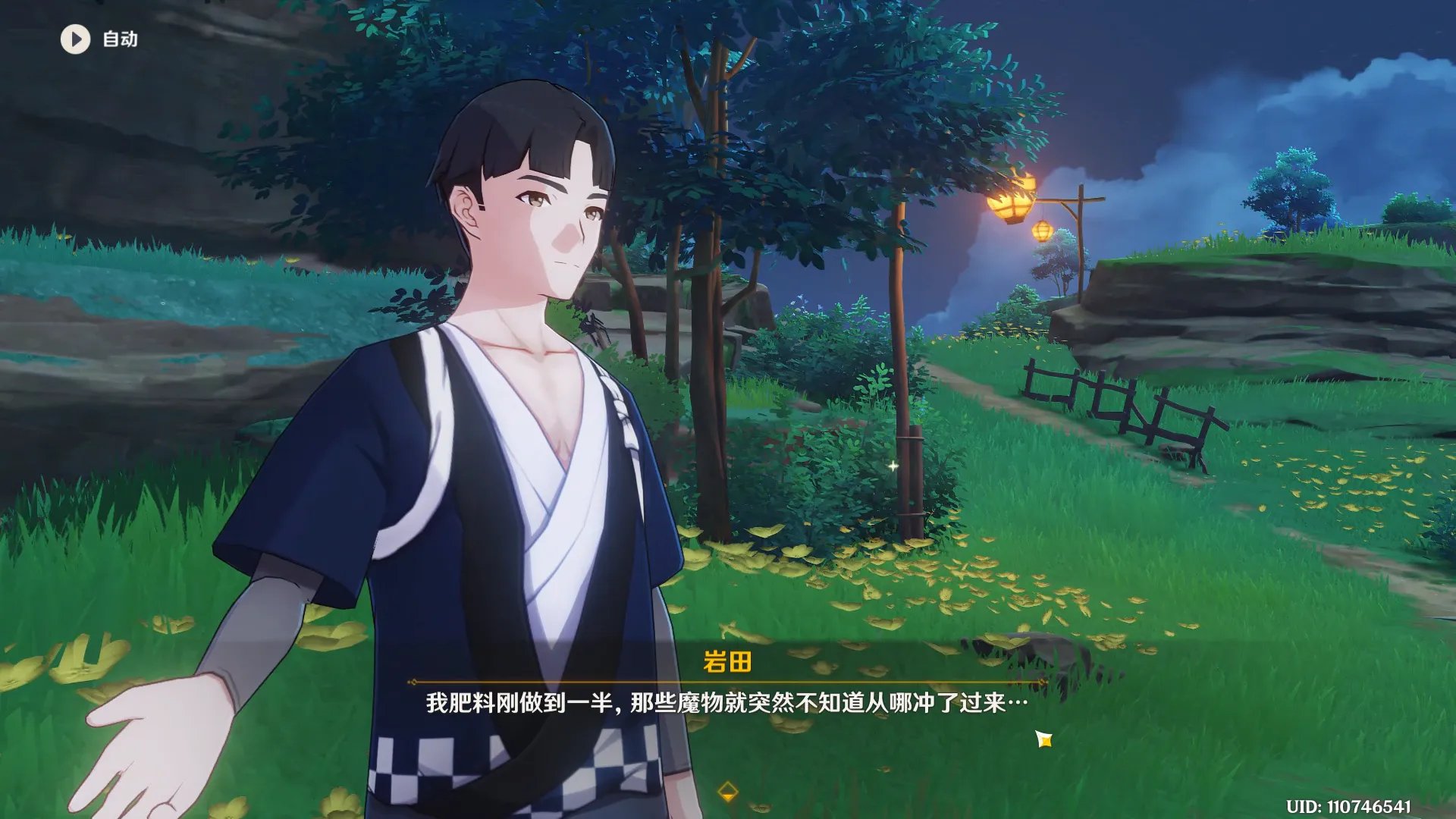
Task: Select the gold diamond dialogue advance marker
Action: point(729,792)
